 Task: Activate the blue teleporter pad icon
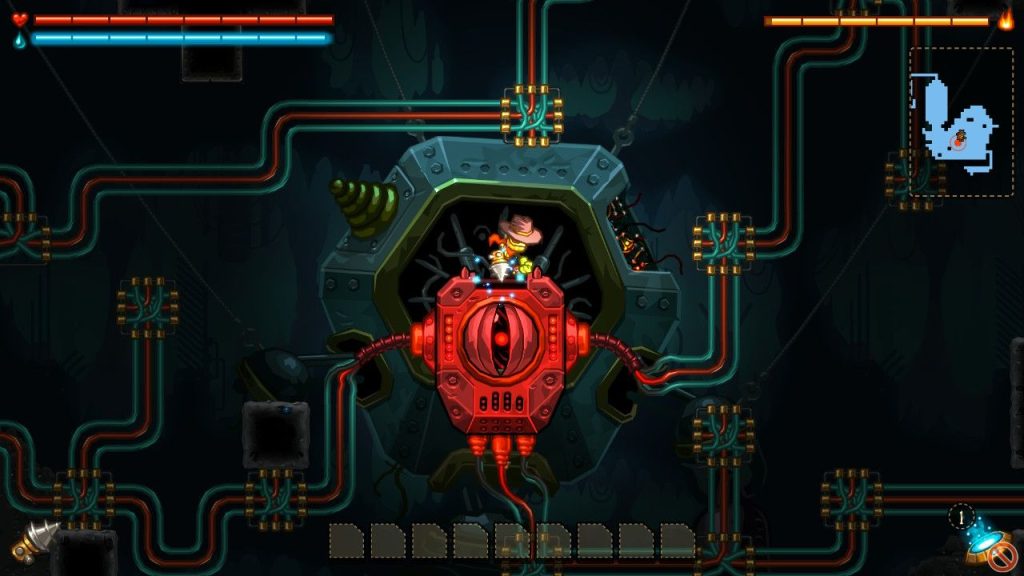982,543
